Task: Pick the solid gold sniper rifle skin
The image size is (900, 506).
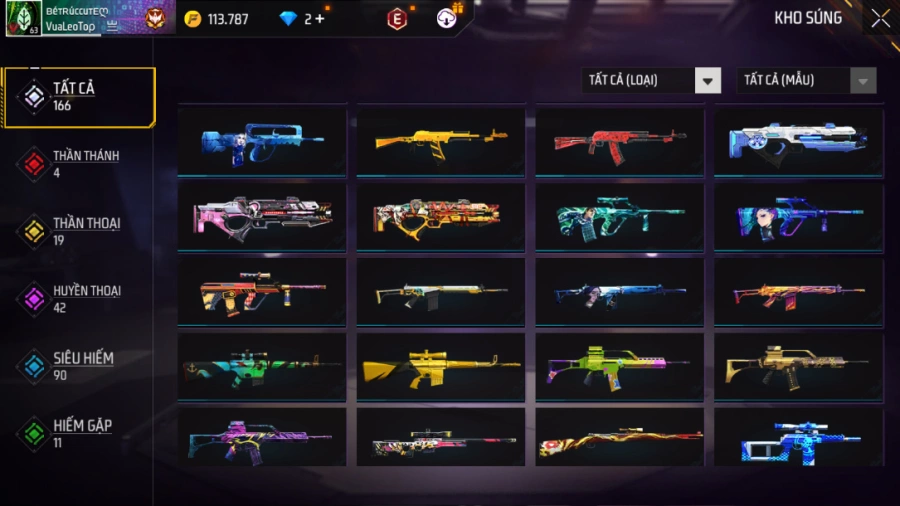Action: pyautogui.click(x=440, y=367)
